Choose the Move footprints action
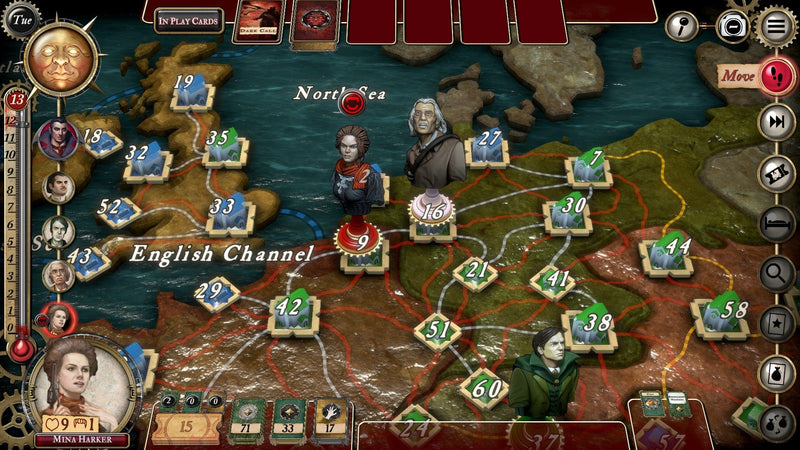The width and height of the screenshot is (800, 450). 775,74
